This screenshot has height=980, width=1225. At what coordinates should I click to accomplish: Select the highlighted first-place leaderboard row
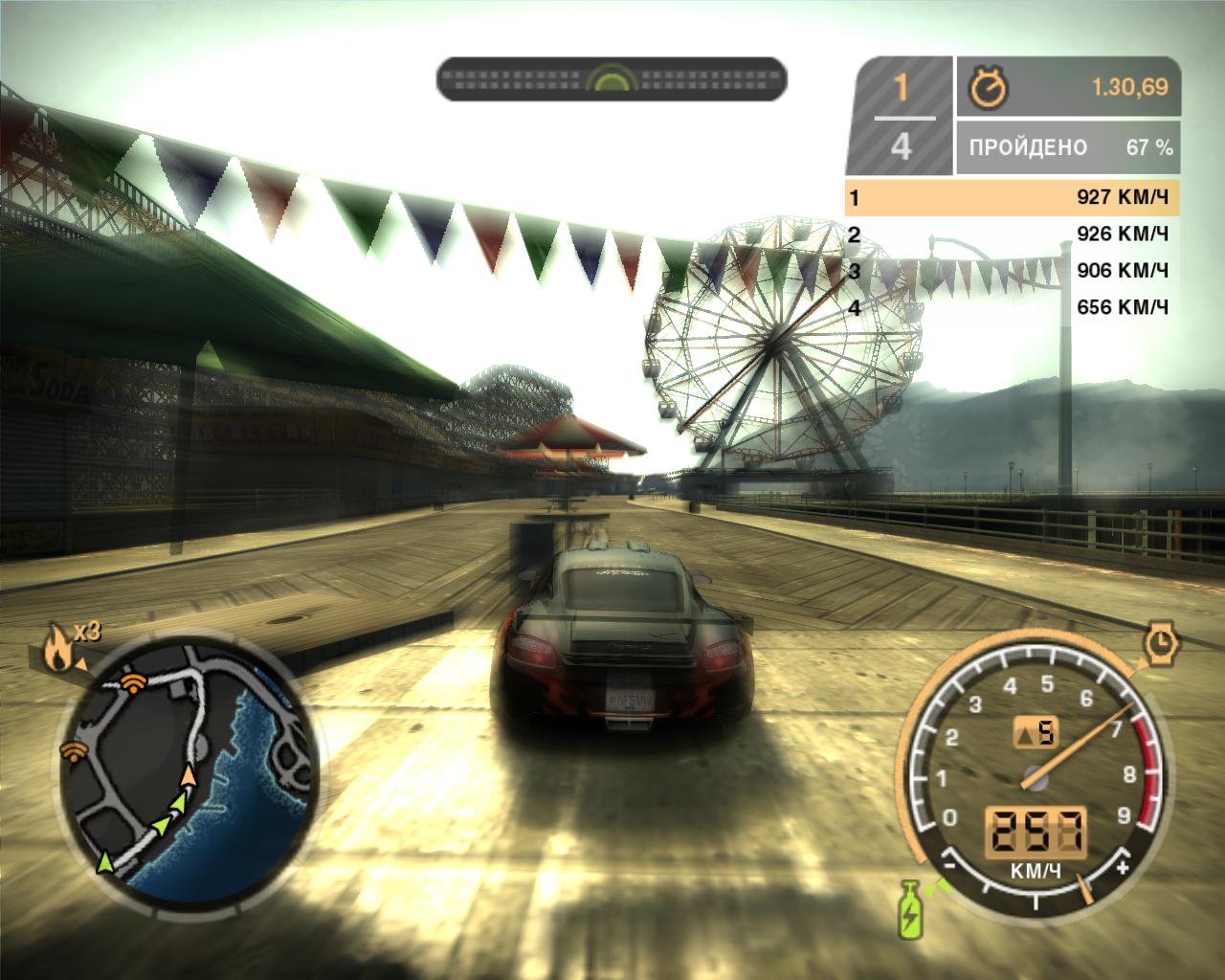point(1013,198)
